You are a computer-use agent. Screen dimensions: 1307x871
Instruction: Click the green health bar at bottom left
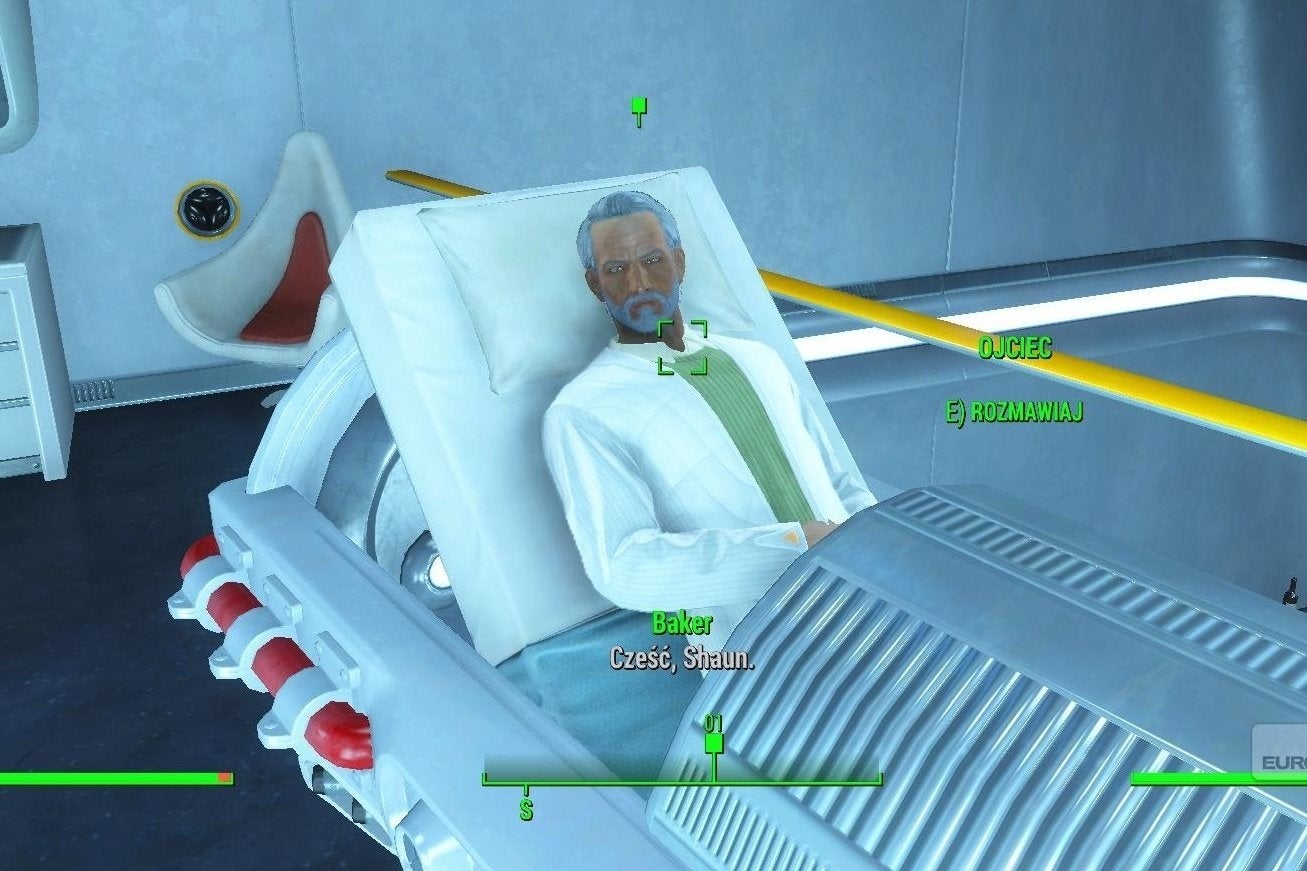click(x=110, y=776)
